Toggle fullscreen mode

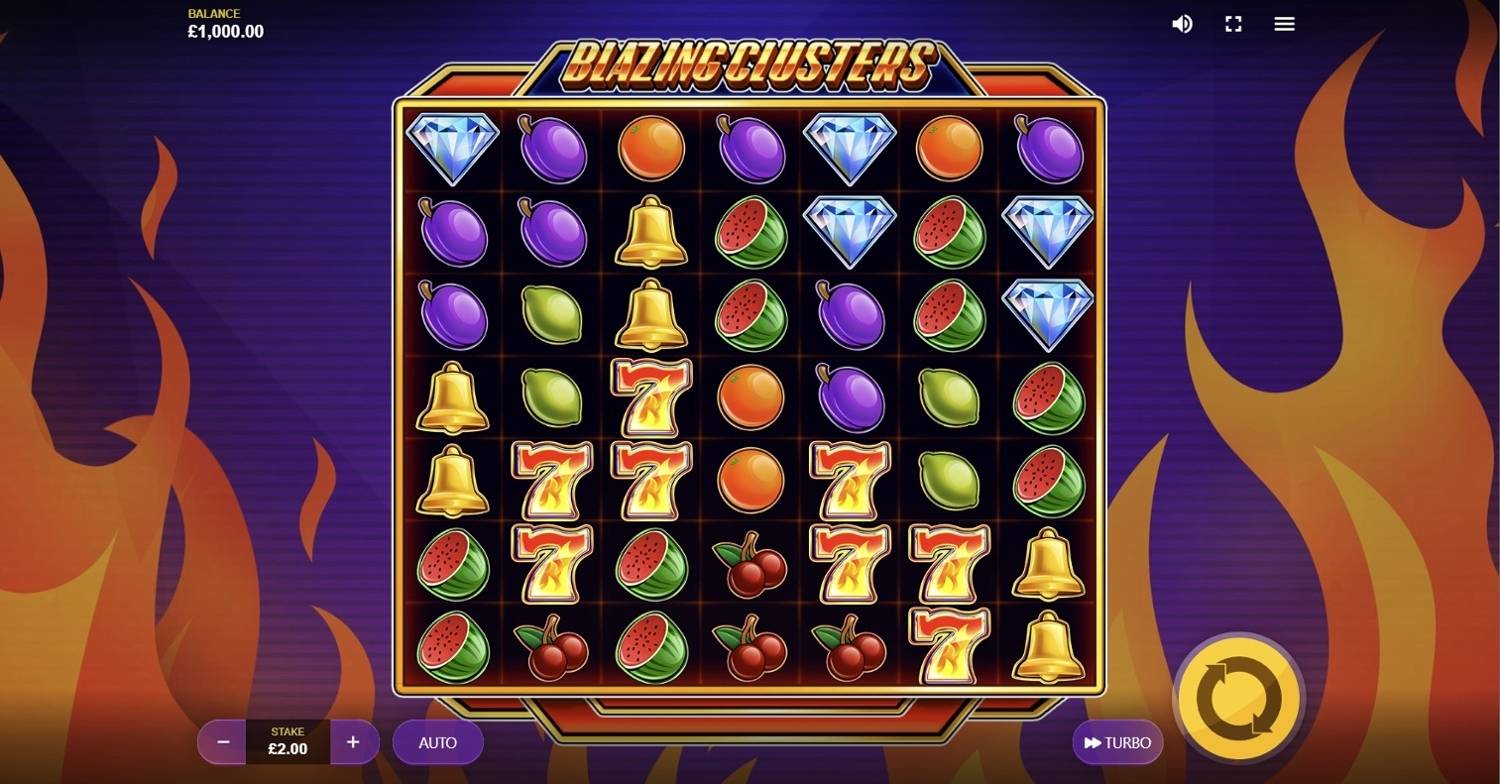pyautogui.click(x=1234, y=24)
